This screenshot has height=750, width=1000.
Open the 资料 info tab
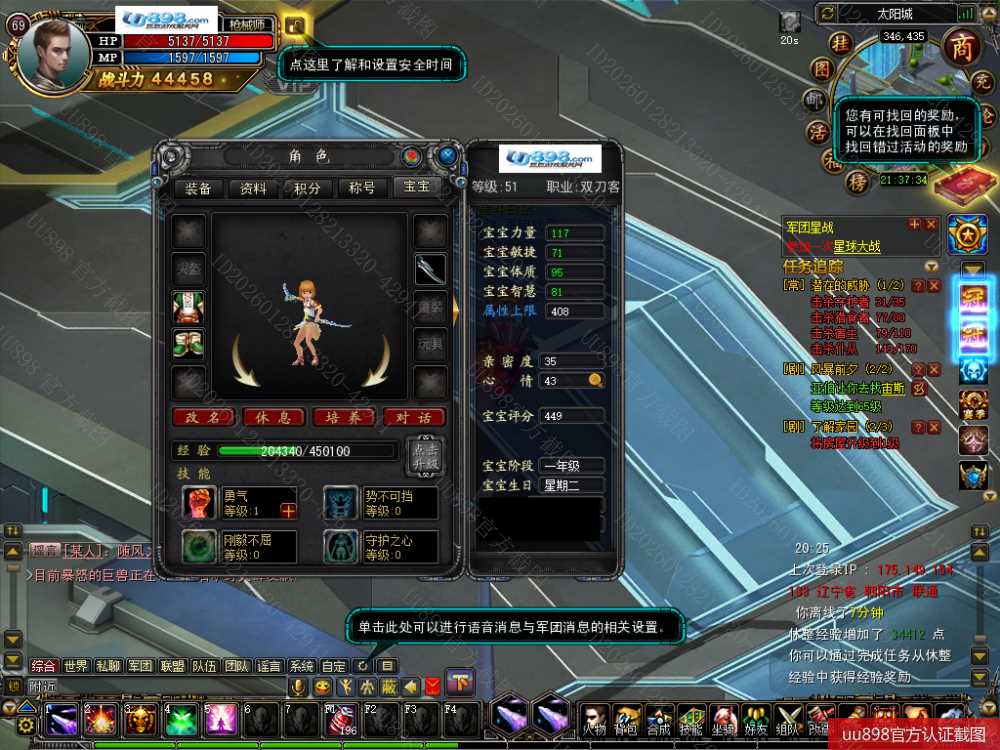253,188
